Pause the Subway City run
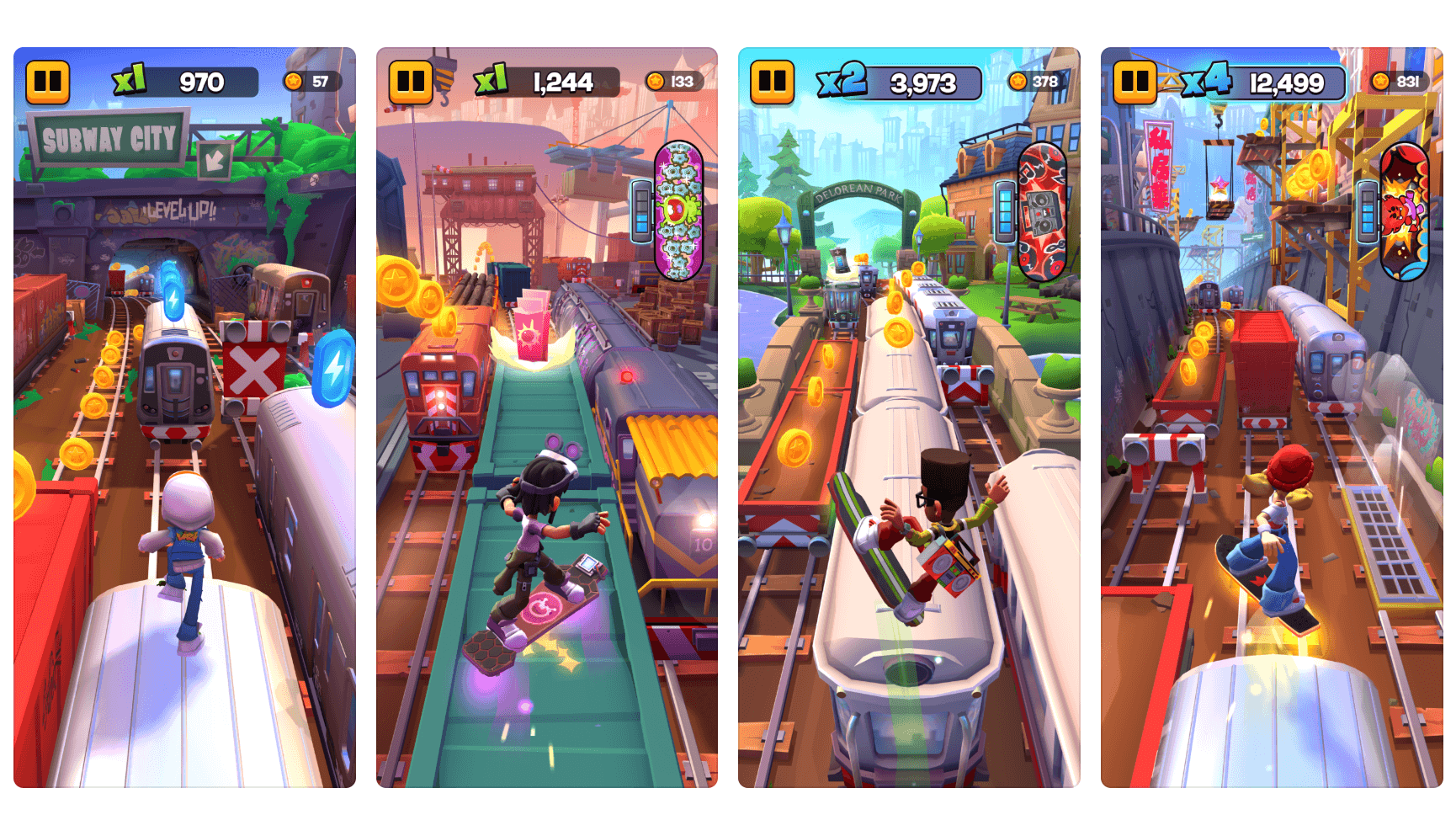1456x820 pixels. [x=48, y=82]
